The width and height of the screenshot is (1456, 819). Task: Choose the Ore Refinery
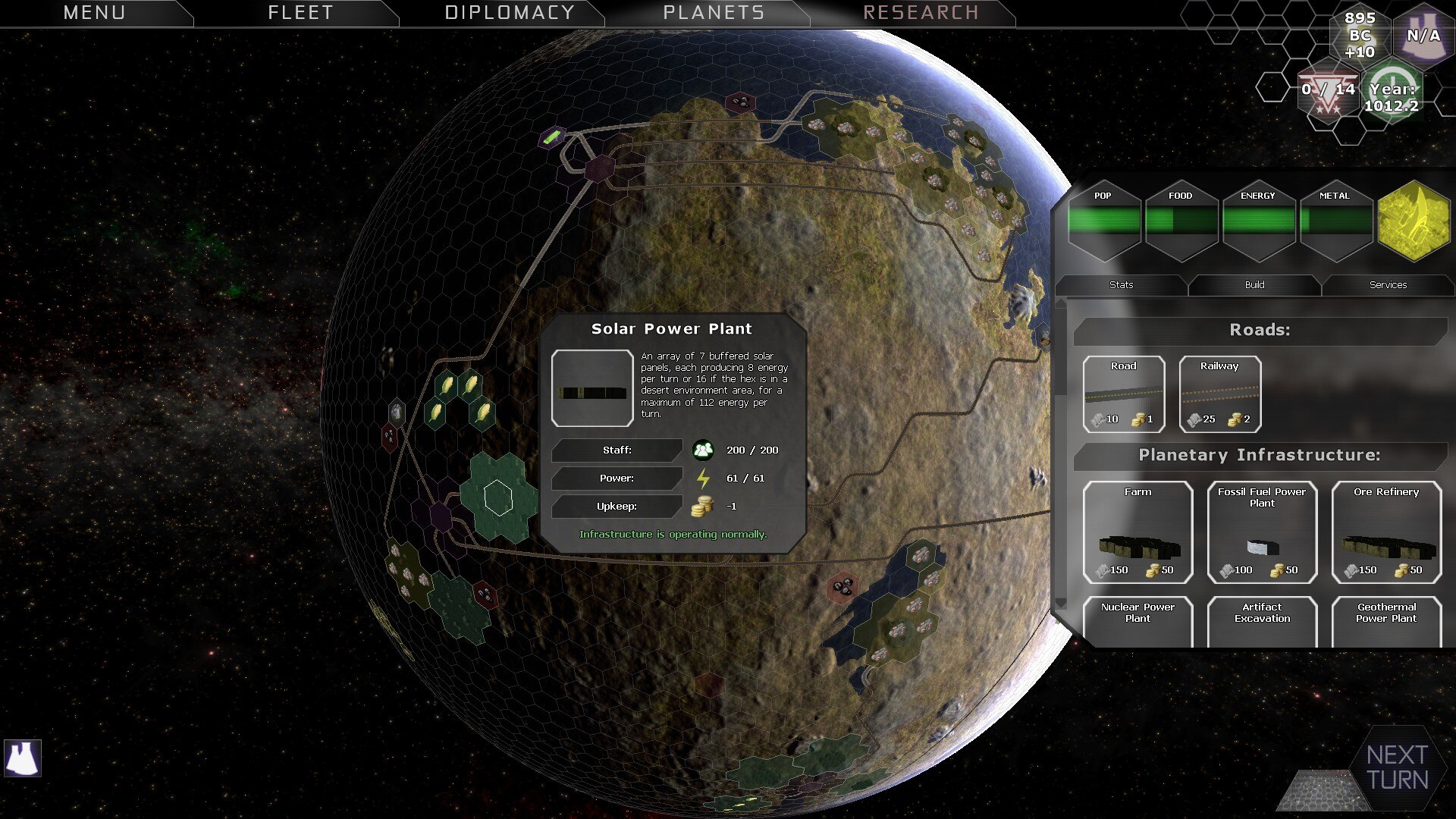click(x=1386, y=532)
